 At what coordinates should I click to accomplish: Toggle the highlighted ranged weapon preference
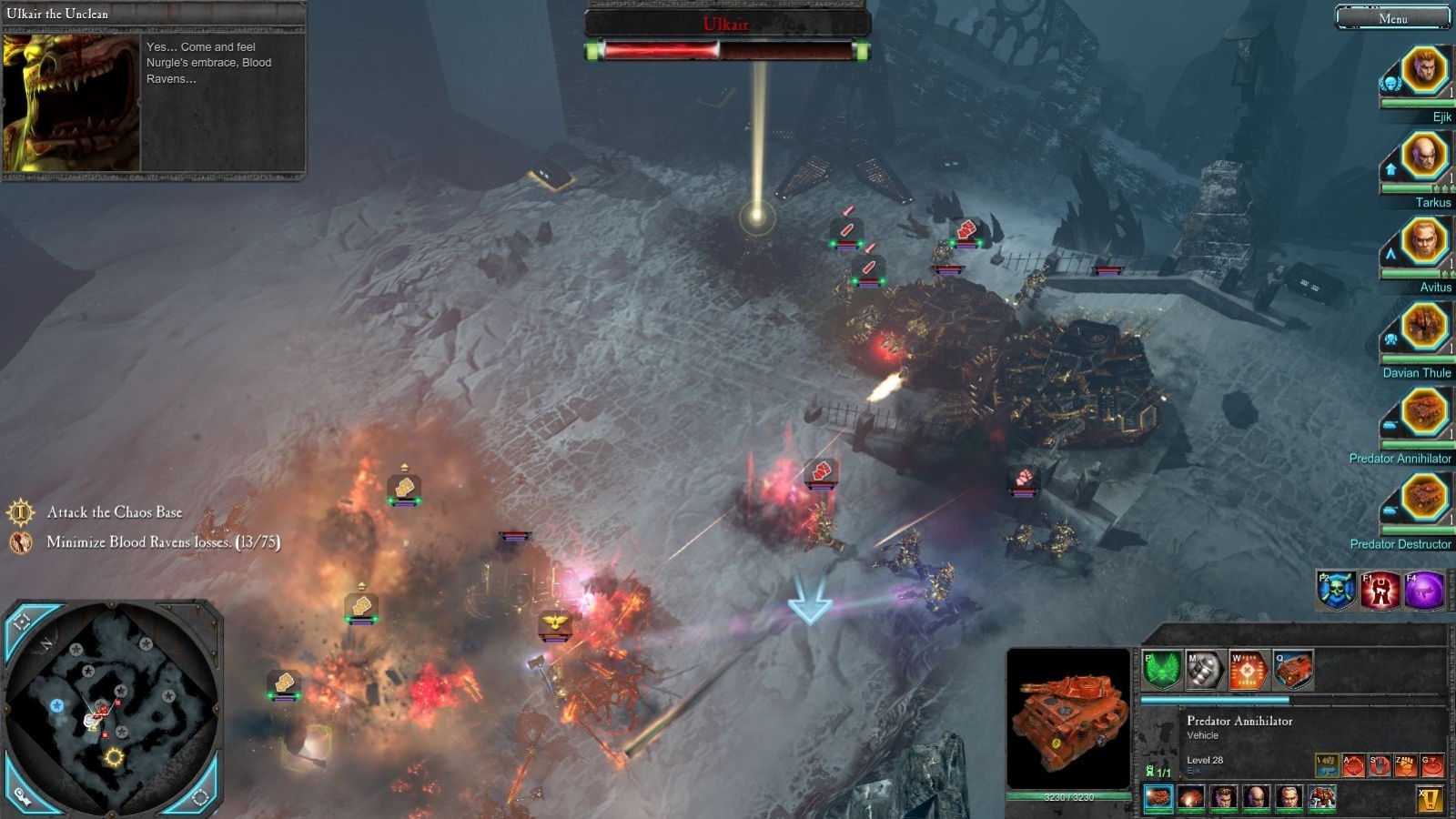click(x=1327, y=765)
